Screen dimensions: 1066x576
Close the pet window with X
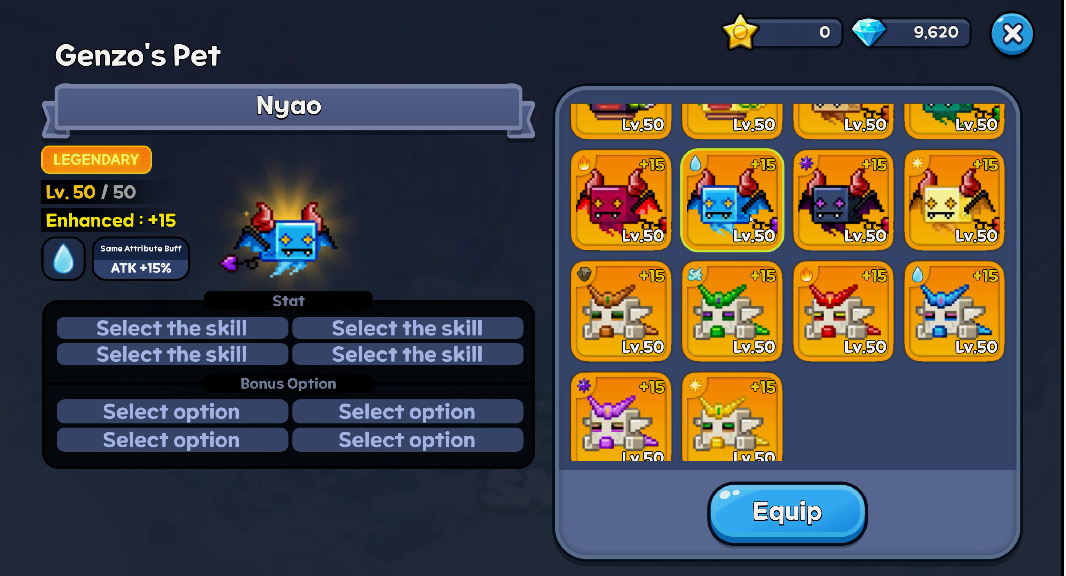1012,34
